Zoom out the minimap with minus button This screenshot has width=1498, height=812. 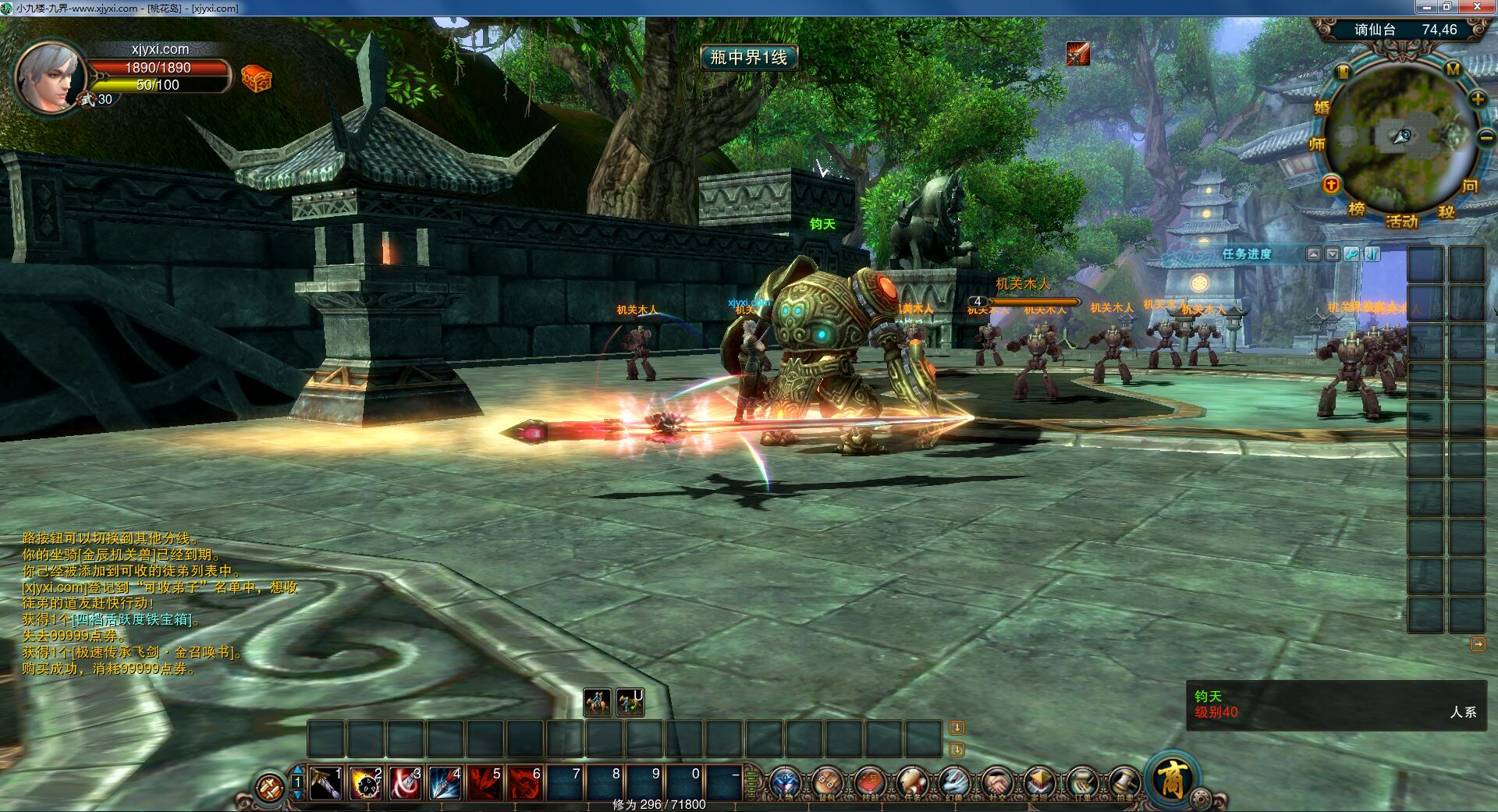1486,137
